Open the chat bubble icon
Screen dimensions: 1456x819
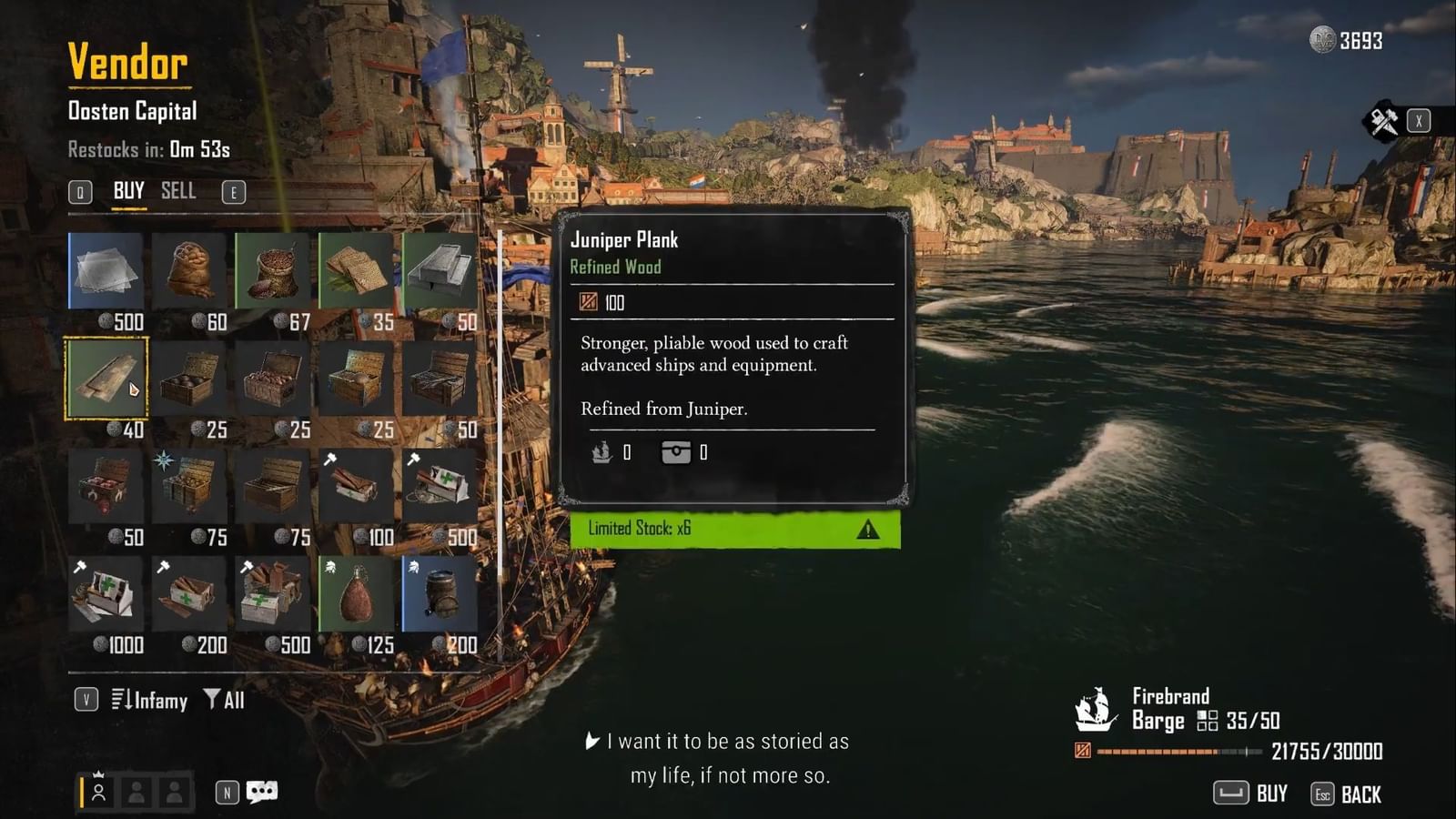(260, 792)
